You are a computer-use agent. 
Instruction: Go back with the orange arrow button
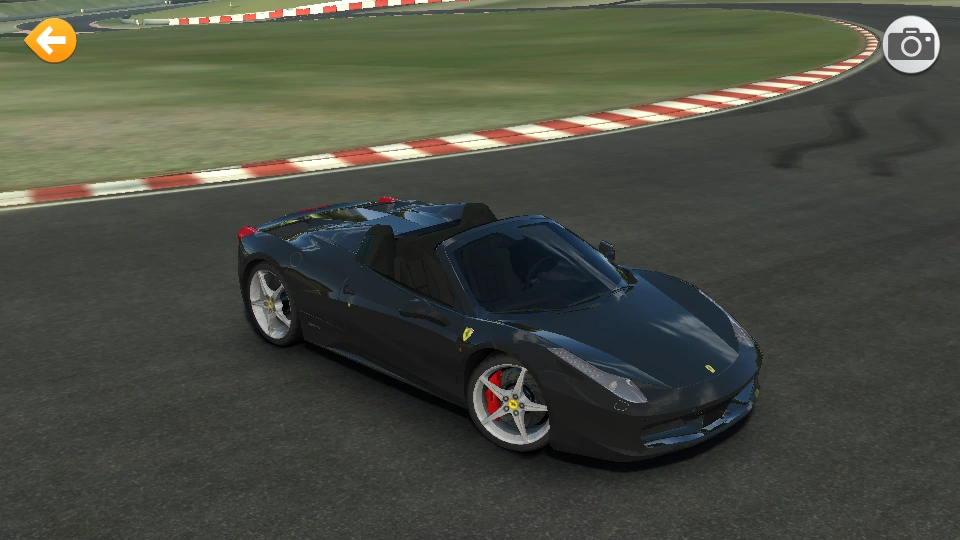click(50, 41)
